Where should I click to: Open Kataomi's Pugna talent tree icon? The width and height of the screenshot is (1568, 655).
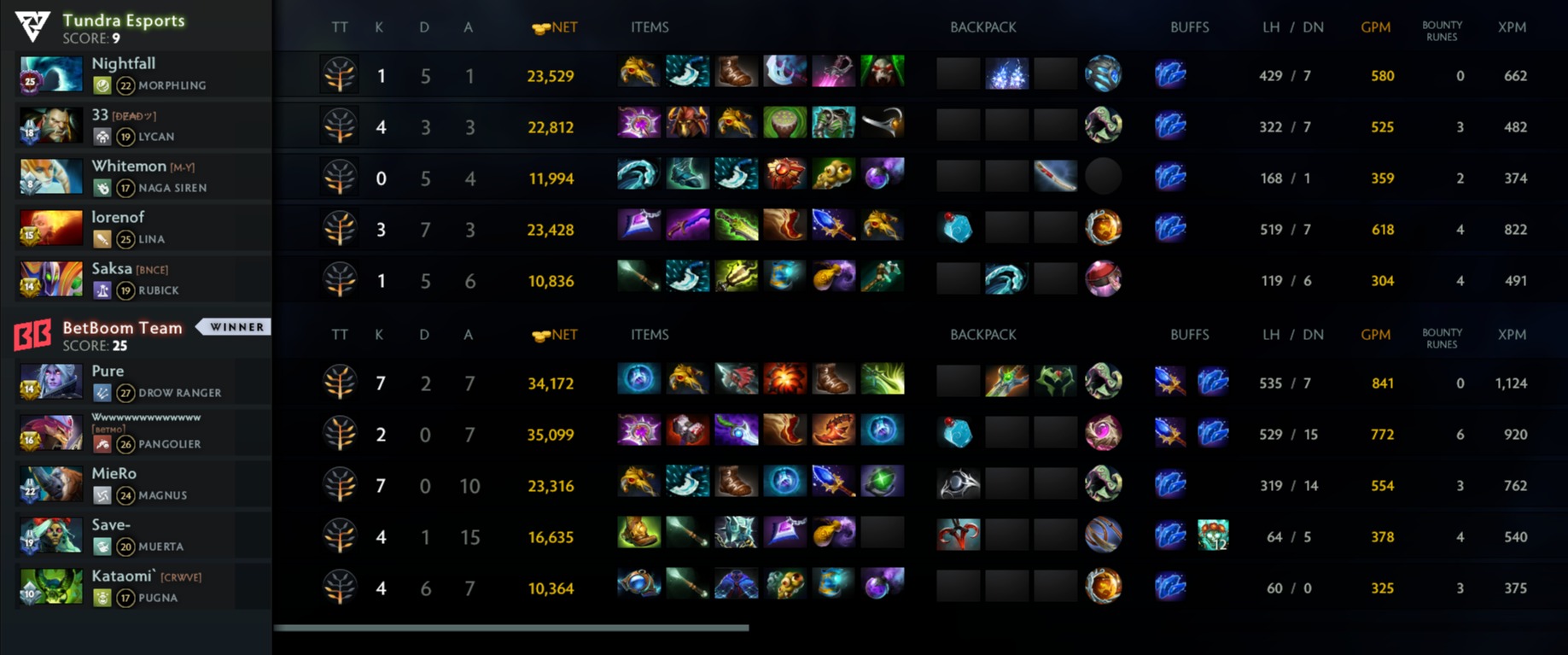(340, 588)
